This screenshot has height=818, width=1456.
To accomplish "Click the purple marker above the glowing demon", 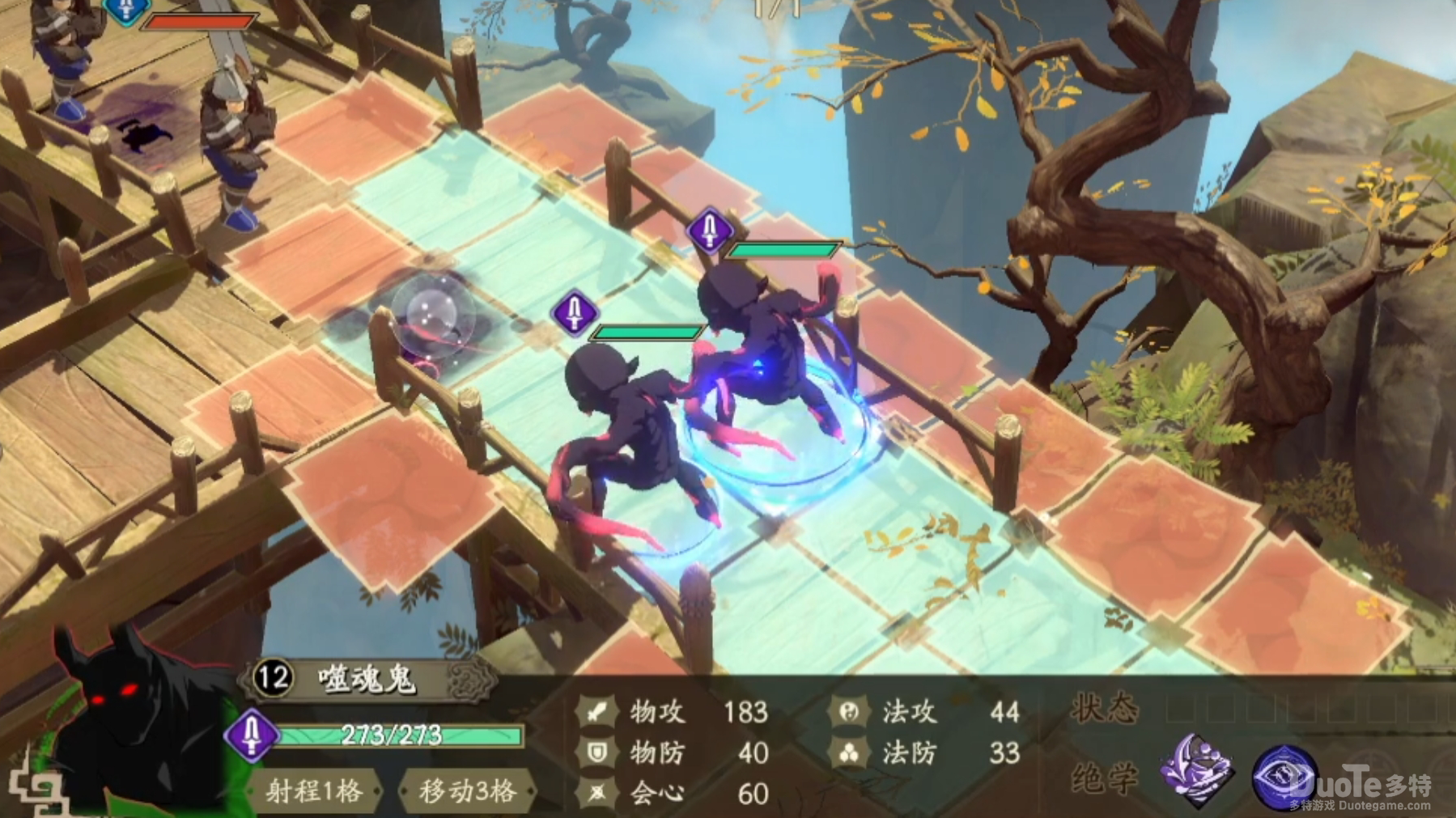I will (x=710, y=231).
